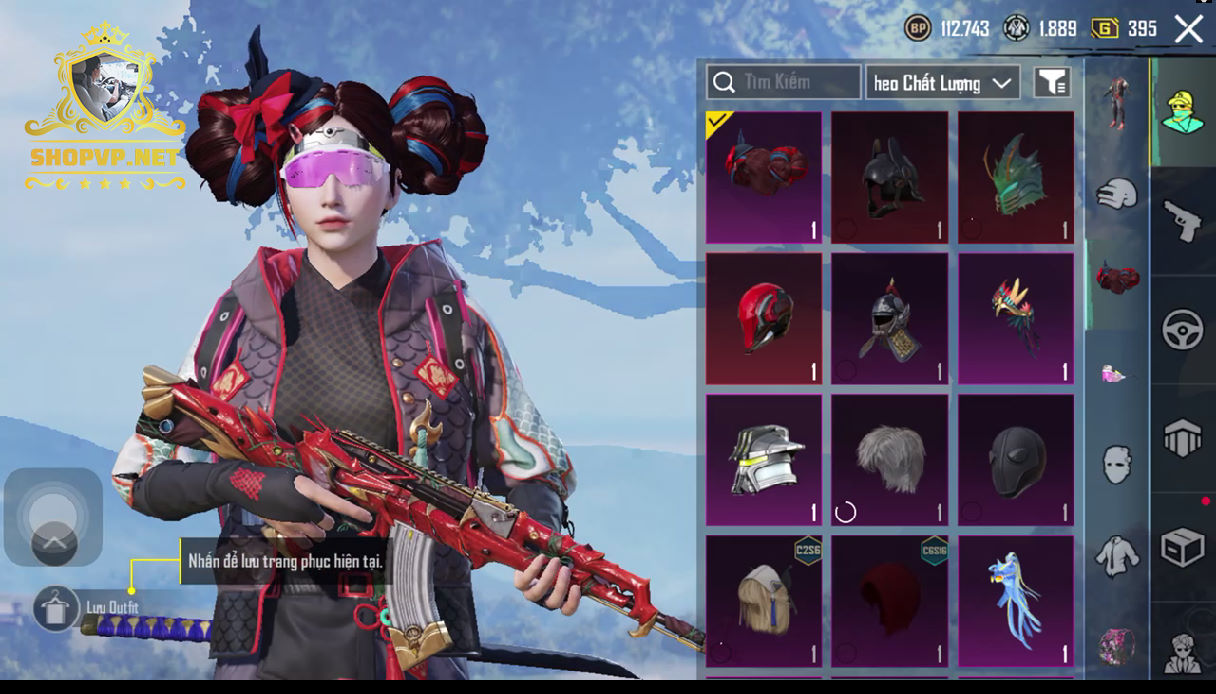
Task: Select the white and yellow visor helmet
Action: [x=764, y=460]
